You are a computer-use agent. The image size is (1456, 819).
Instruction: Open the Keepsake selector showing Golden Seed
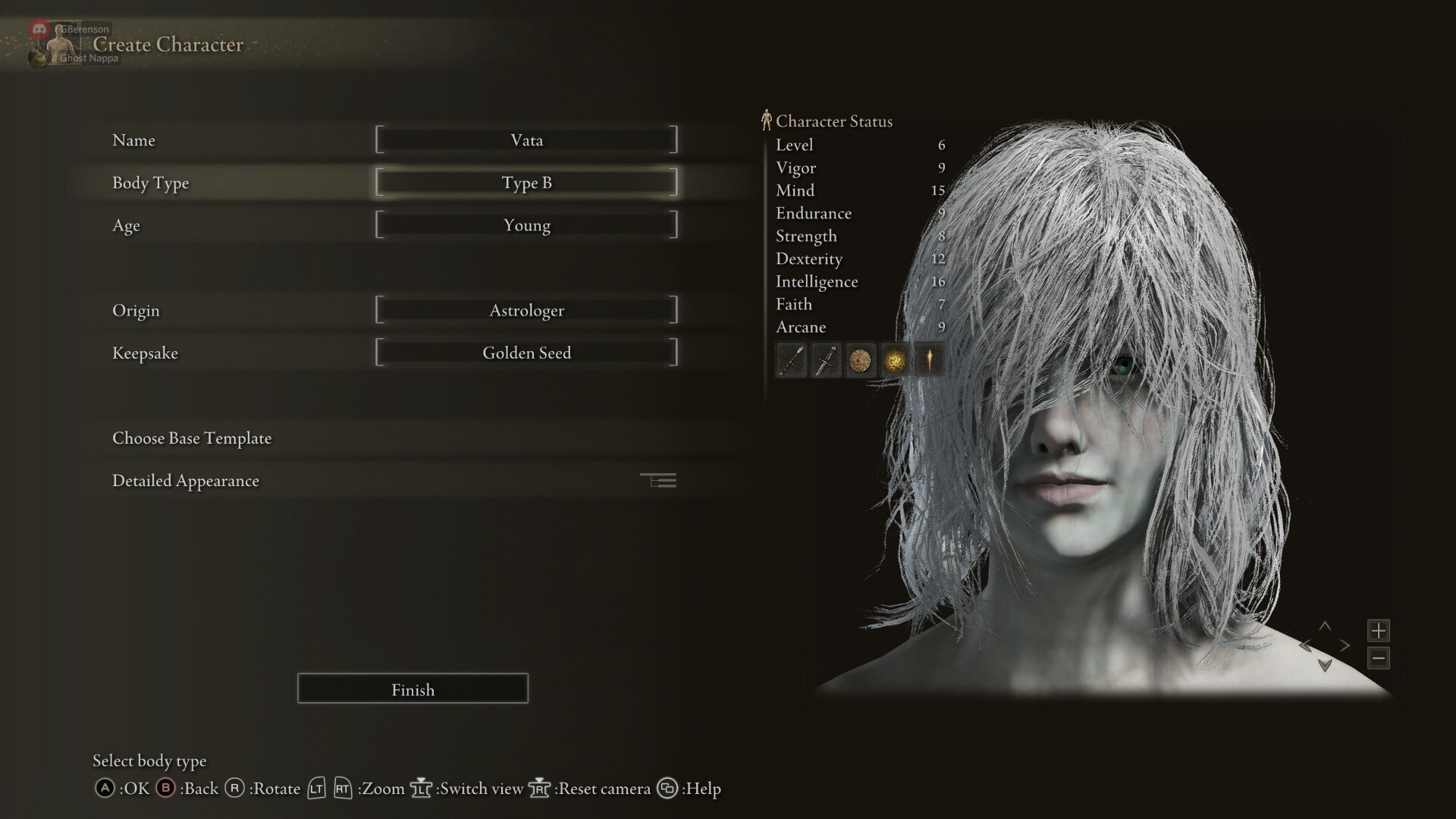[527, 352]
